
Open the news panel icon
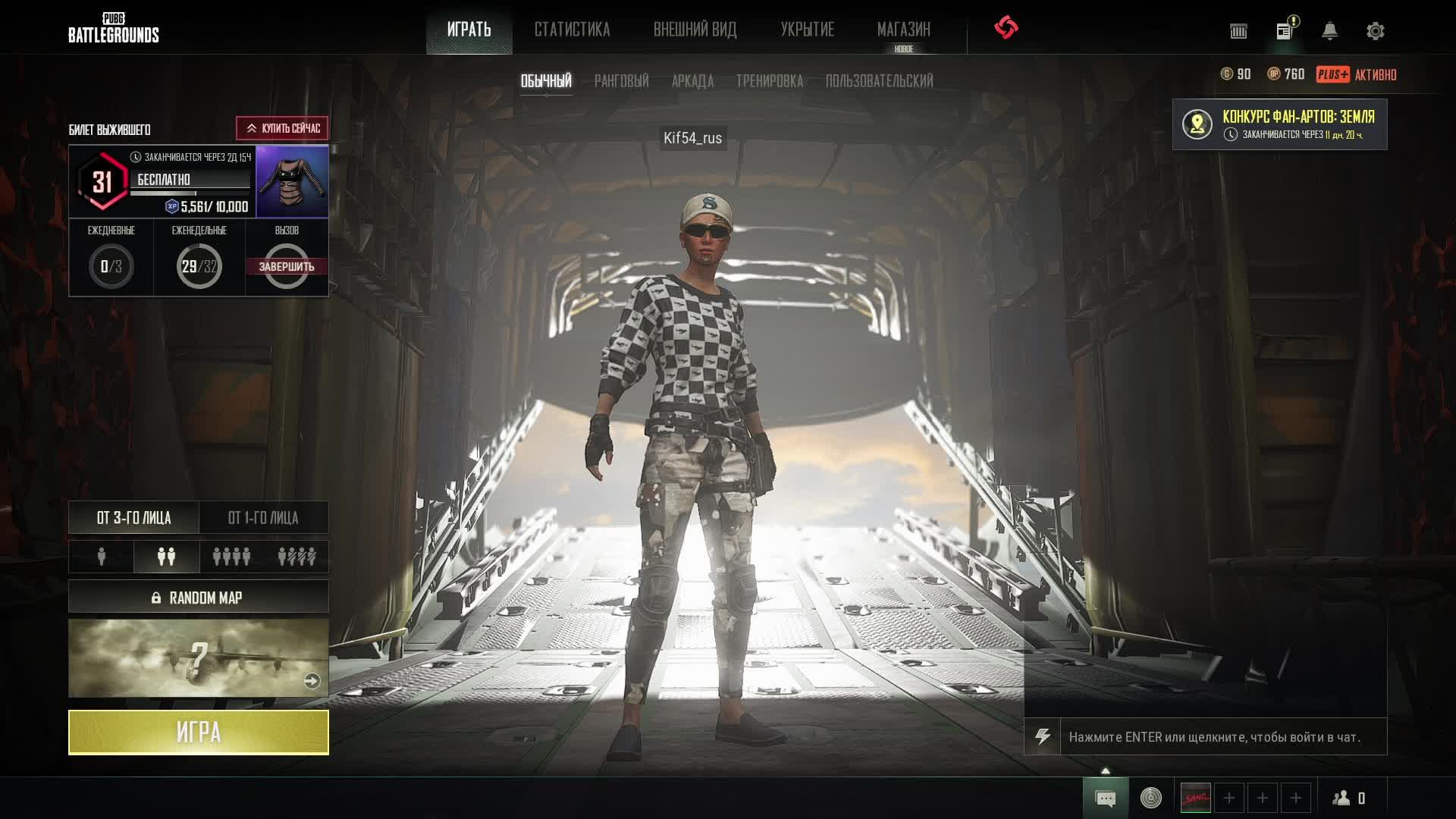click(1283, 30)
